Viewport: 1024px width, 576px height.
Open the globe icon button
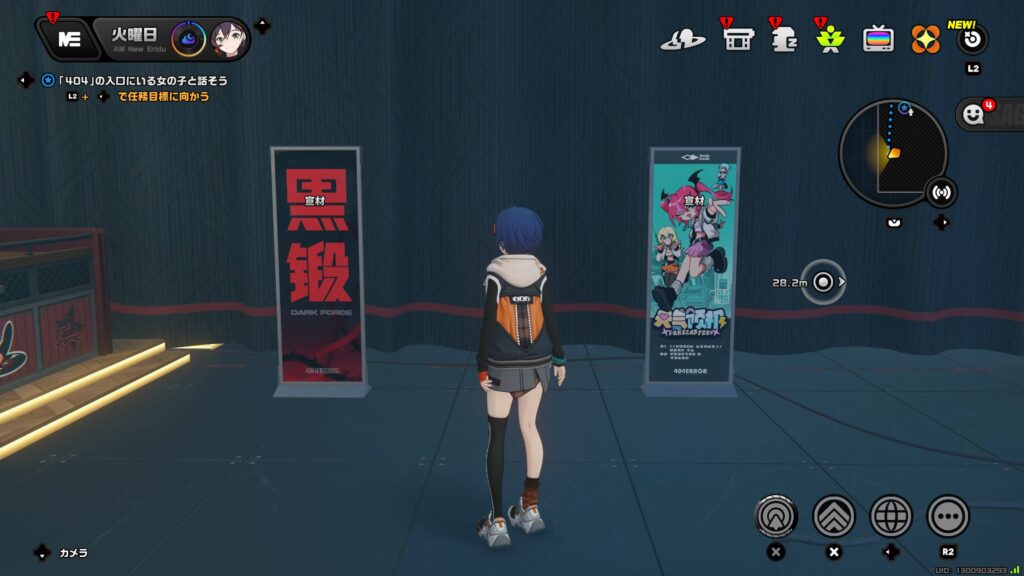pos(891,516)
